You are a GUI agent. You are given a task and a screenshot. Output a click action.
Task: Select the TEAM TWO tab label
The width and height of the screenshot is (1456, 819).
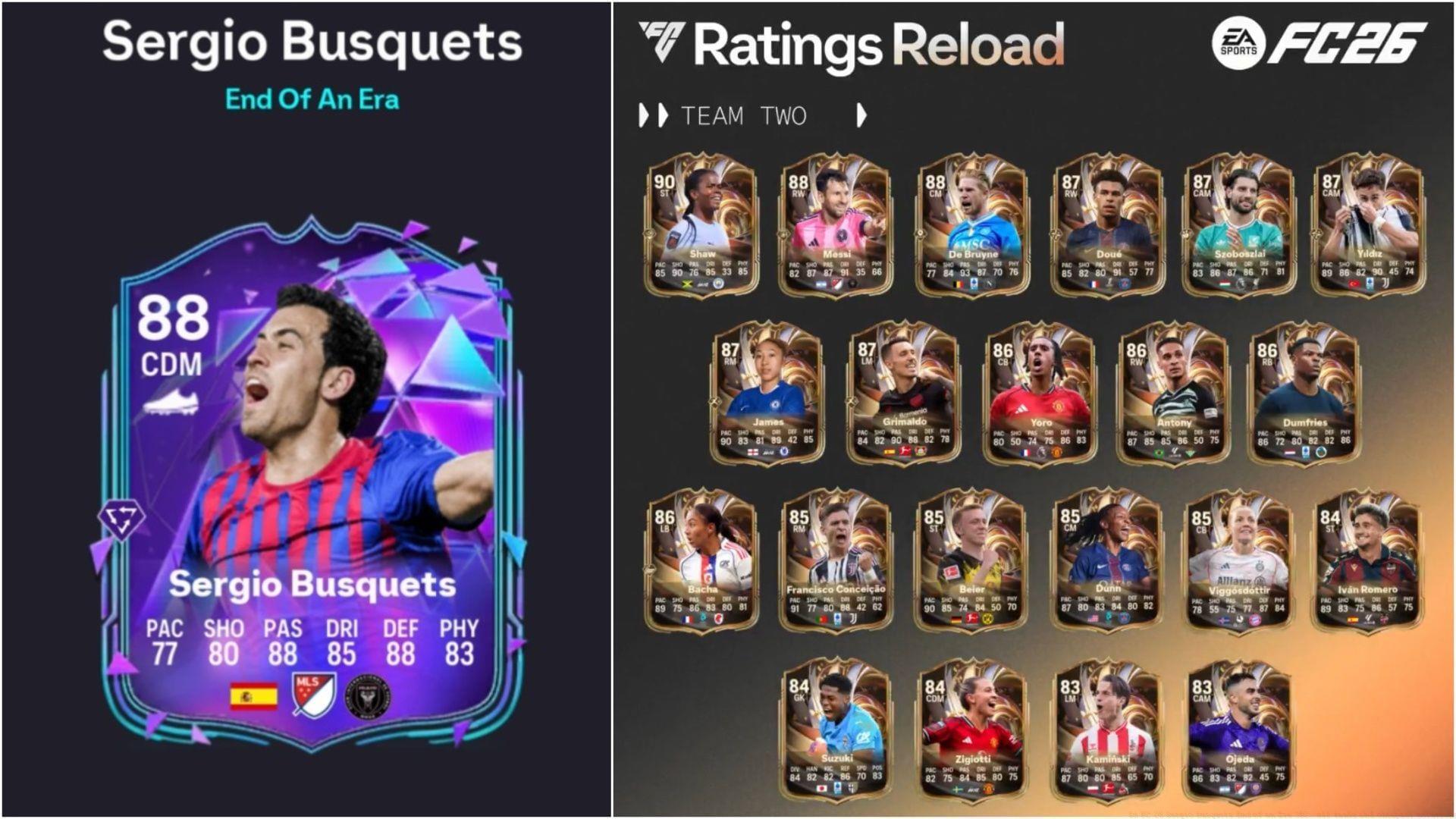click(745, 115)
